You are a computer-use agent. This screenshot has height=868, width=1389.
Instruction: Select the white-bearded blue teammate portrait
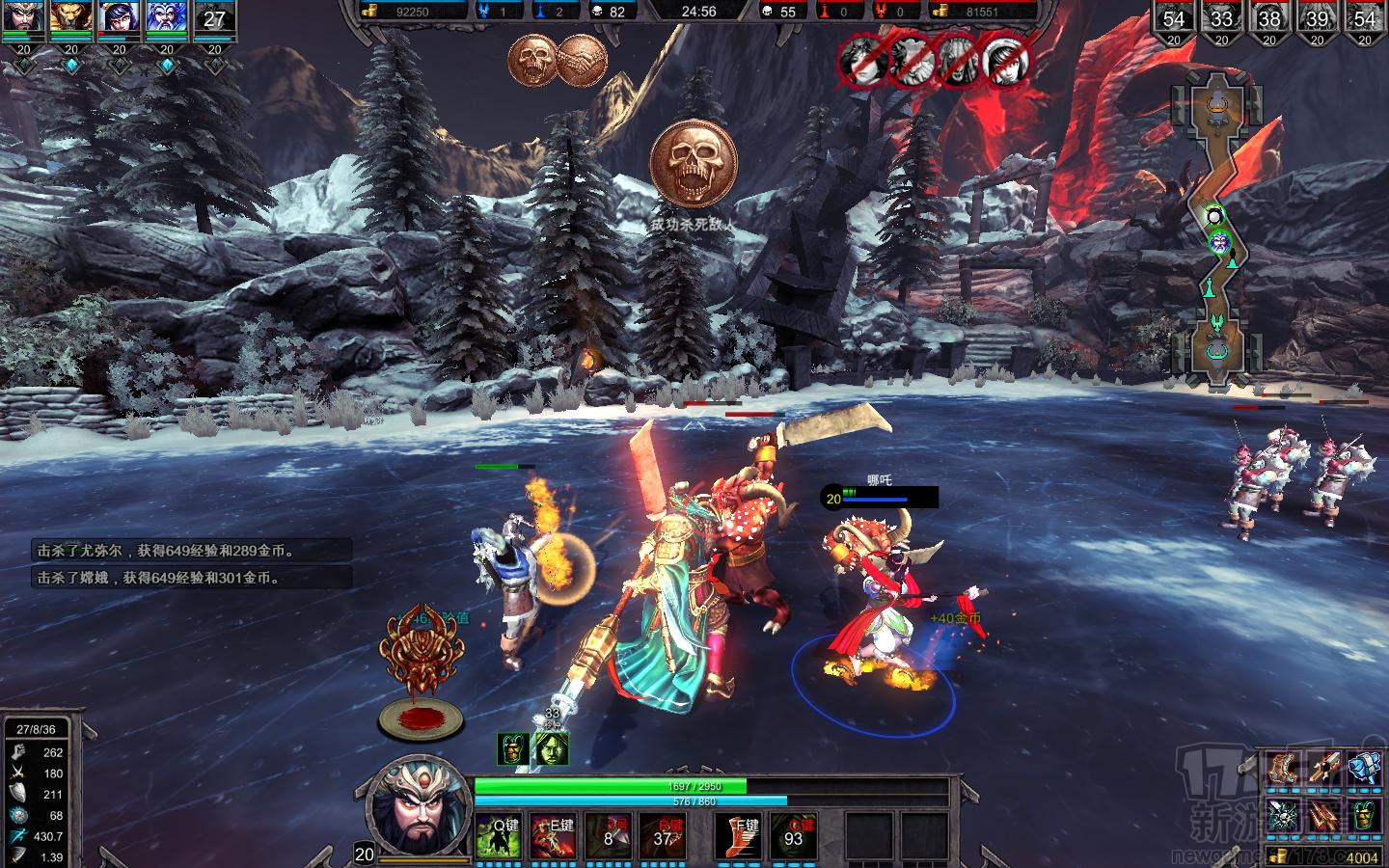(x=167, y=17)
